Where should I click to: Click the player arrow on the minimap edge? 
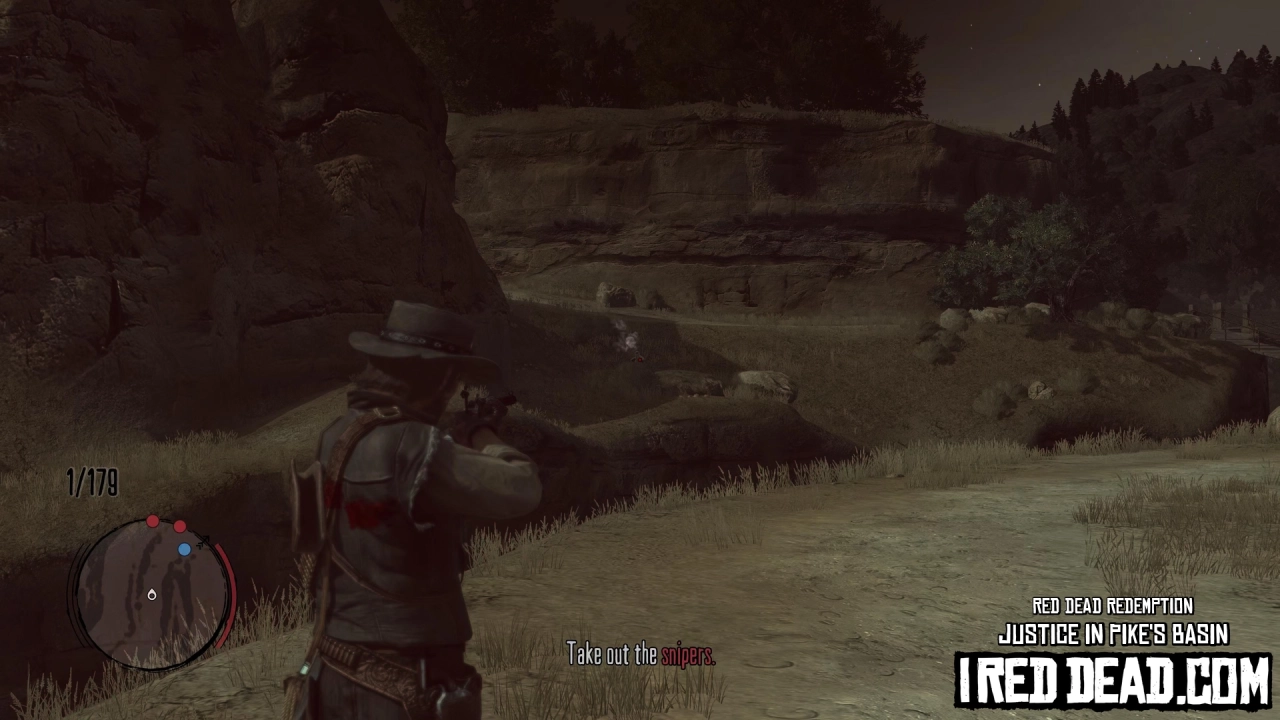(x=203, y=540)
